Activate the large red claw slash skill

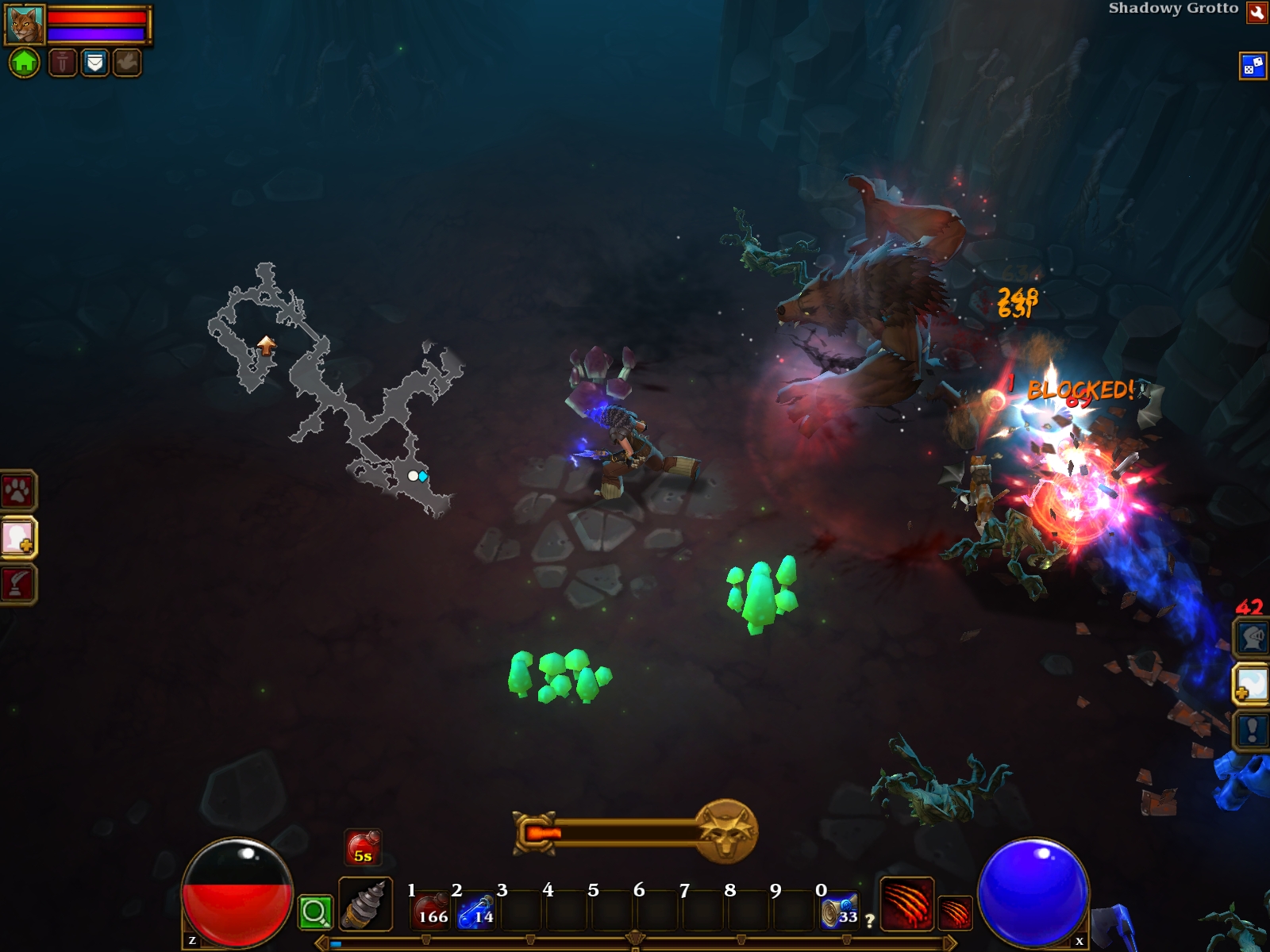coord(906,903)
